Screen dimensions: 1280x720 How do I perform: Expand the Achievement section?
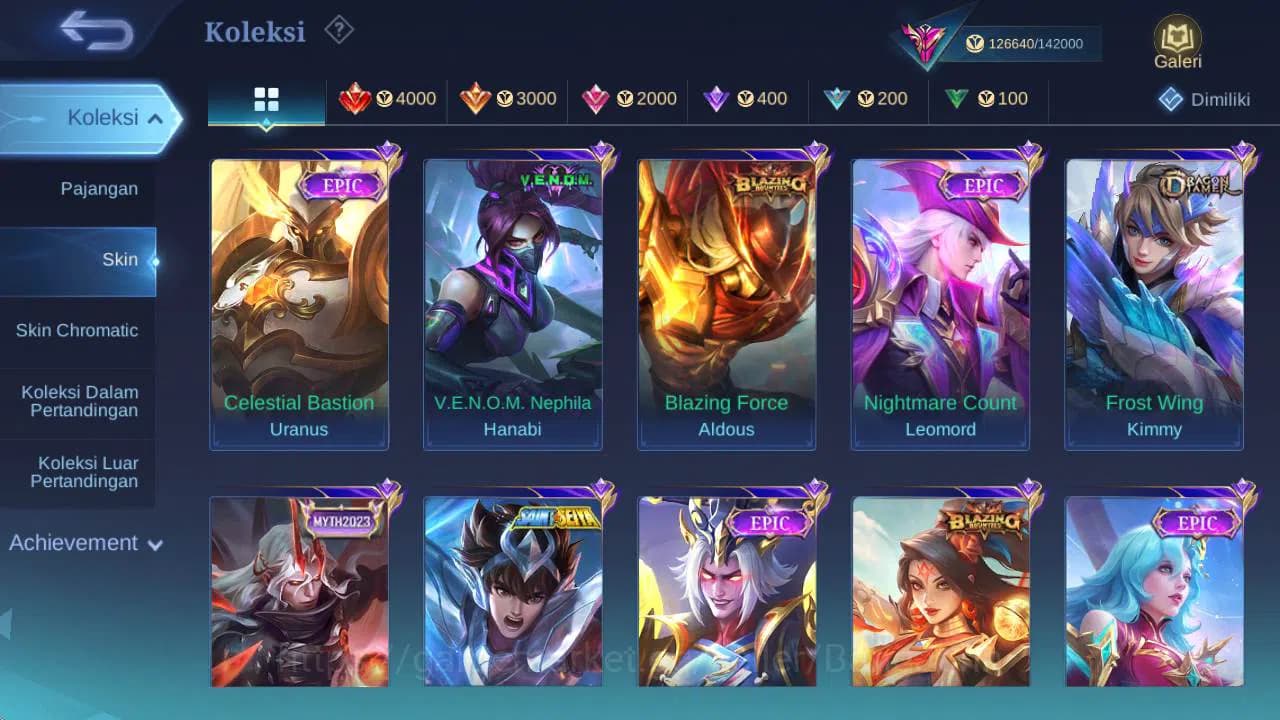point(84,543)
